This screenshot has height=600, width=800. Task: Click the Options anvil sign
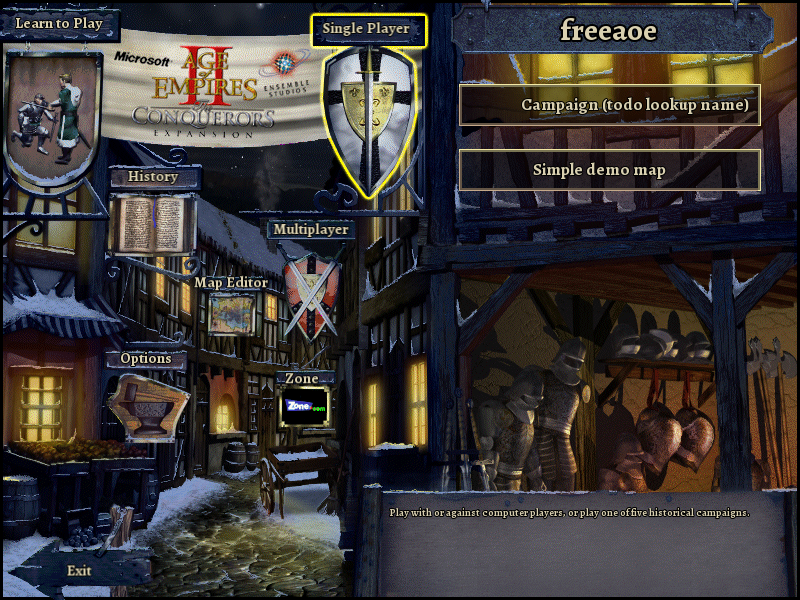(148, 405)
